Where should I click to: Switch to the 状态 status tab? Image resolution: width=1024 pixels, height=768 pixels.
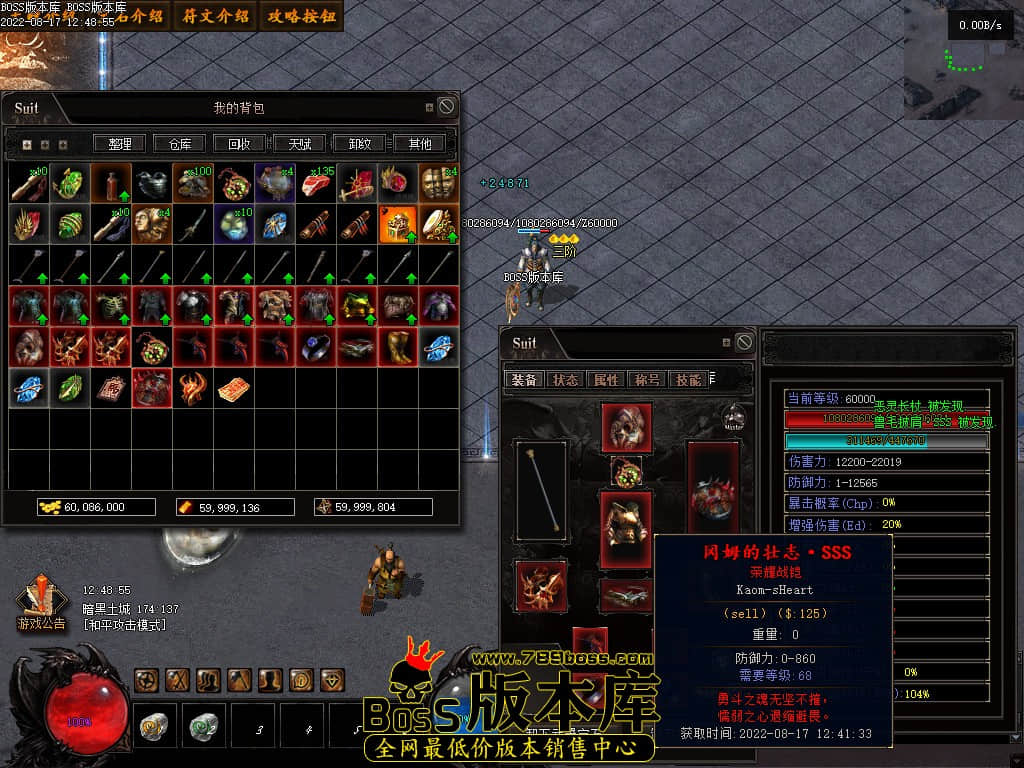566,380
